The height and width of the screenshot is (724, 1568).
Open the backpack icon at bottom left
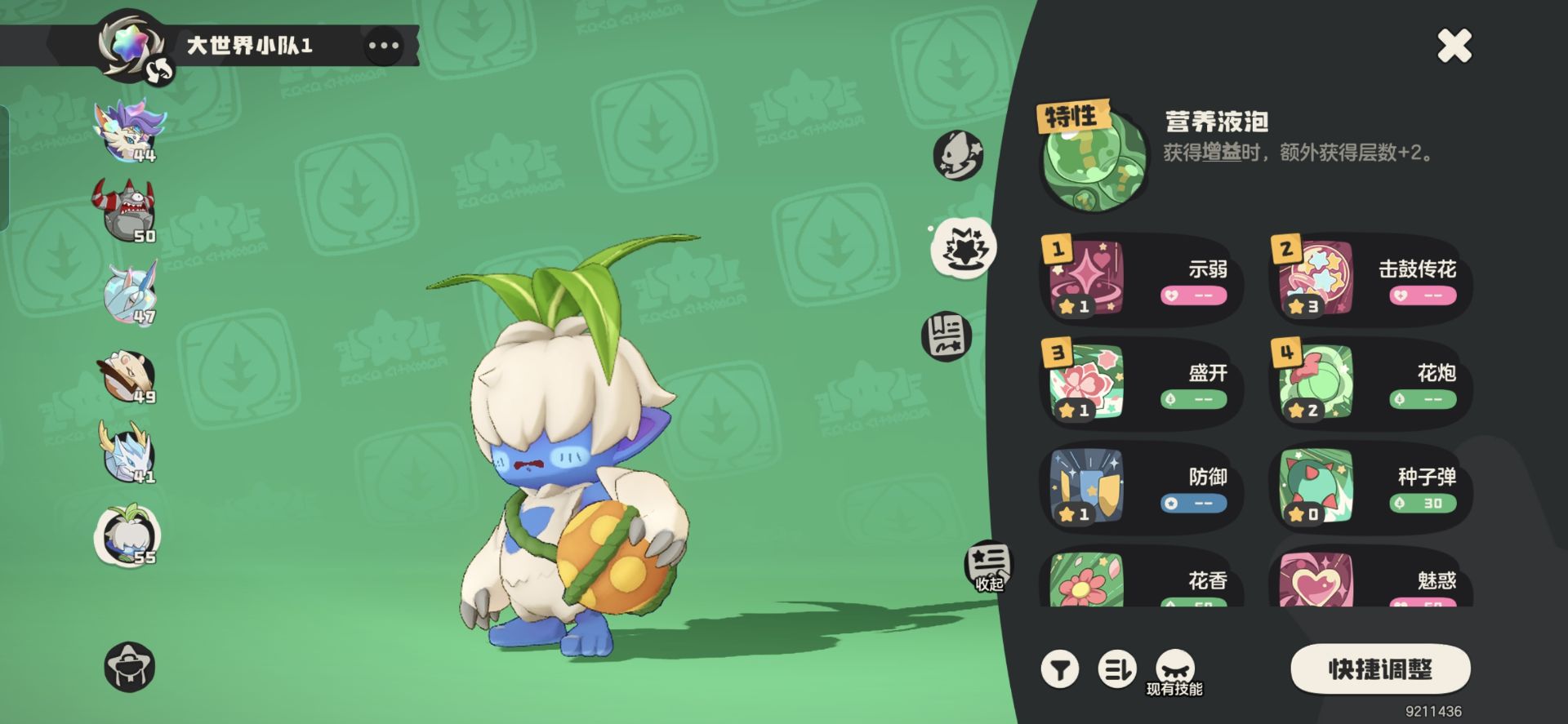[130, 667]
